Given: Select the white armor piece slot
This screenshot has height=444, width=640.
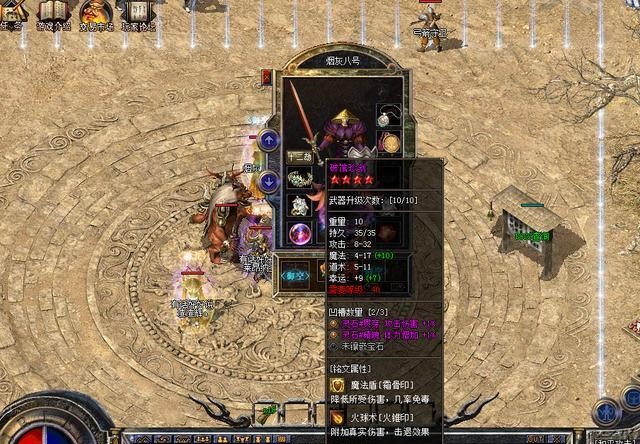Looking at the screenshot, I should (x=299, y=205).
